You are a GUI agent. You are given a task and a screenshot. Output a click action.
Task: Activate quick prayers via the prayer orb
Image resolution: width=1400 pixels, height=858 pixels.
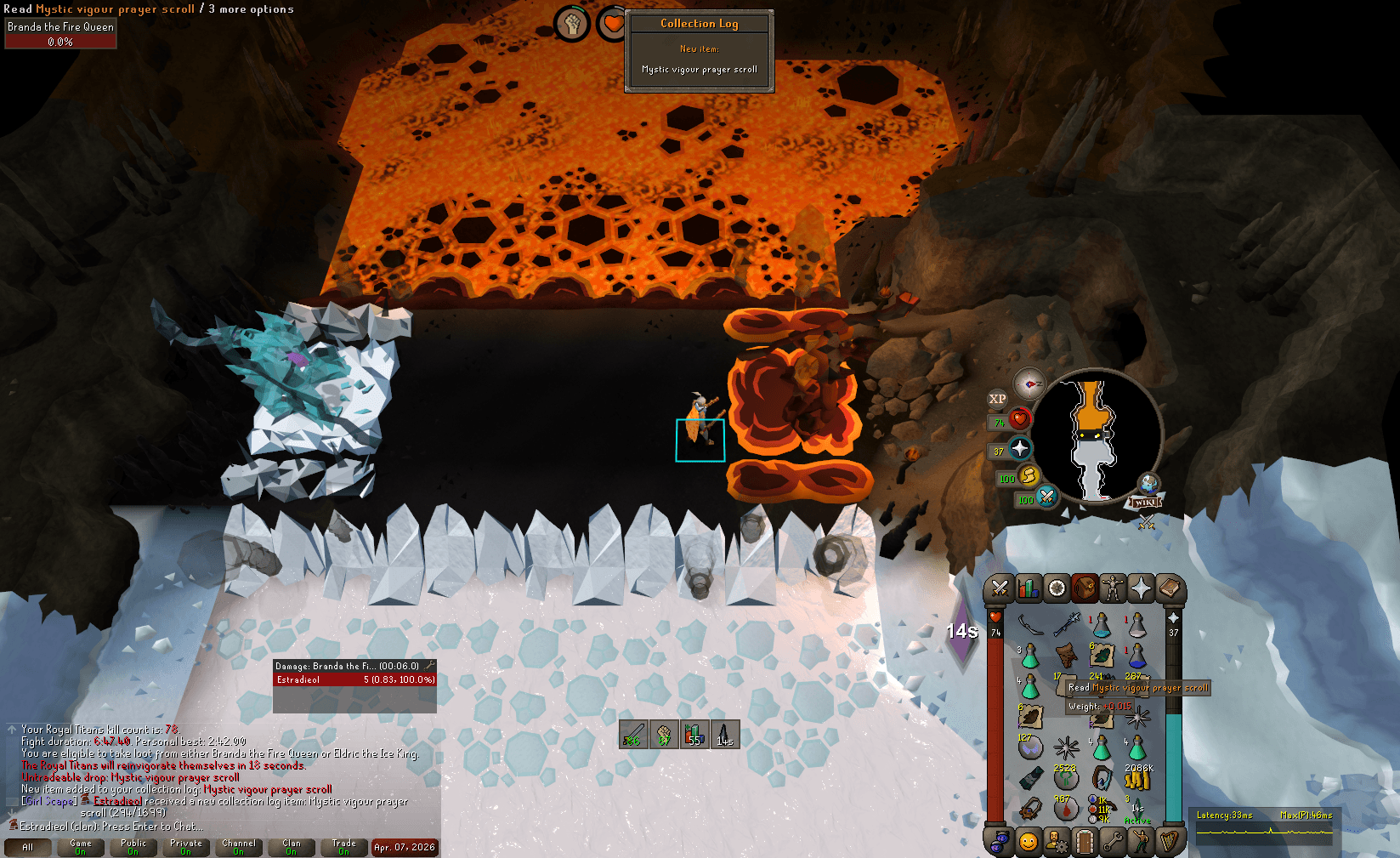[1020, 448]
